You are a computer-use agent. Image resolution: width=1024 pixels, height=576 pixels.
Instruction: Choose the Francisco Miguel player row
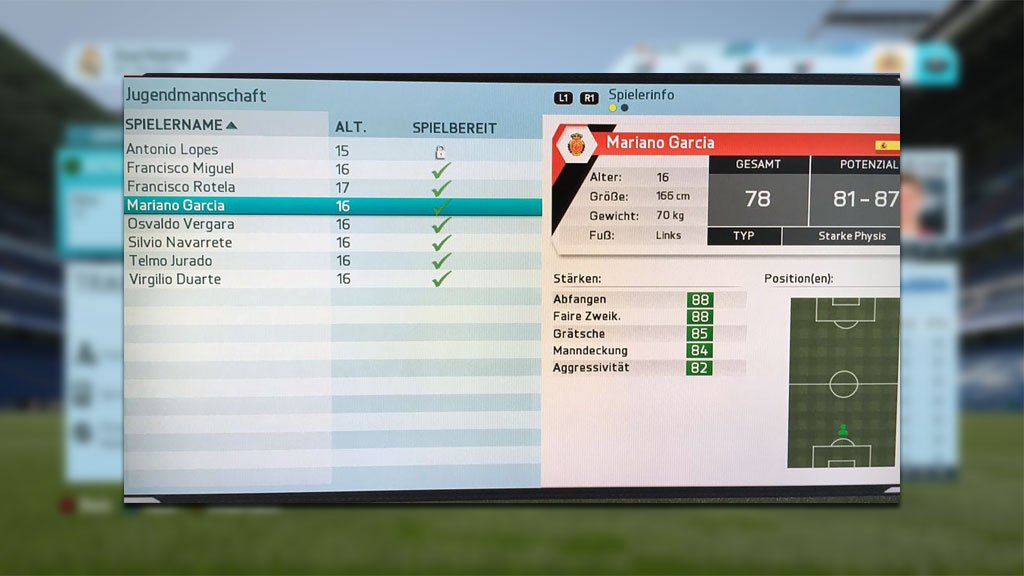(x=180, y=169)
